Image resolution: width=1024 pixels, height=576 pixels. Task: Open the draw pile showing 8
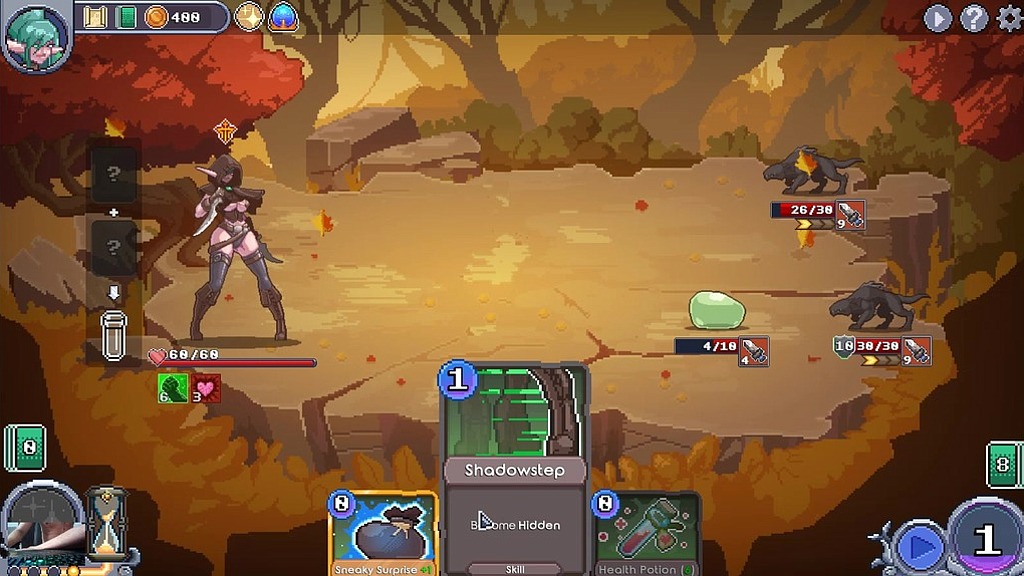1004,464
